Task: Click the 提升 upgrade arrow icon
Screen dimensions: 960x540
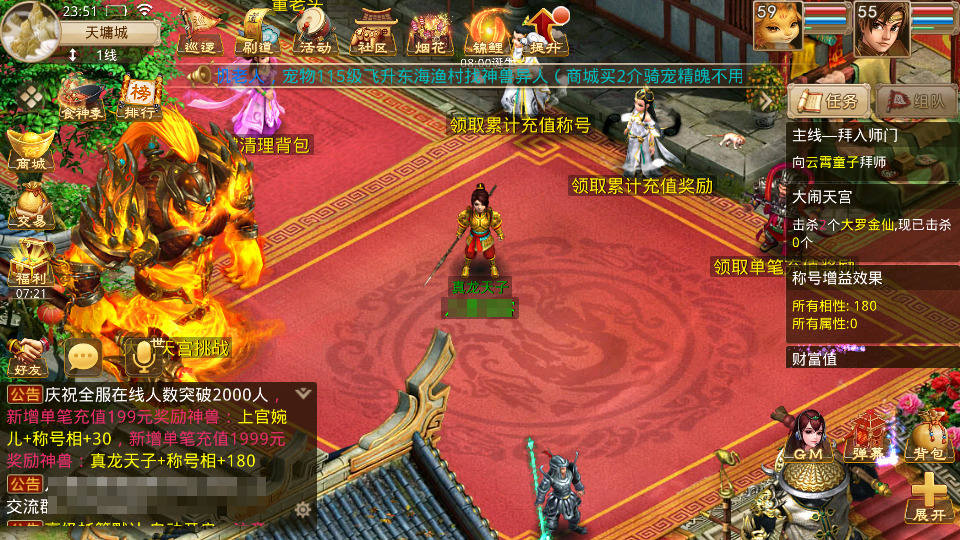Action: tap(545, 32)
